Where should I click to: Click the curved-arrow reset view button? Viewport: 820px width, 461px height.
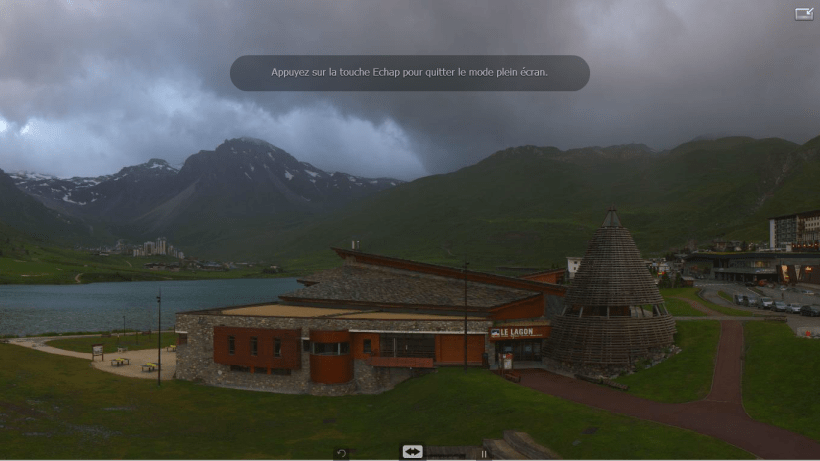(x=341, y=453)
